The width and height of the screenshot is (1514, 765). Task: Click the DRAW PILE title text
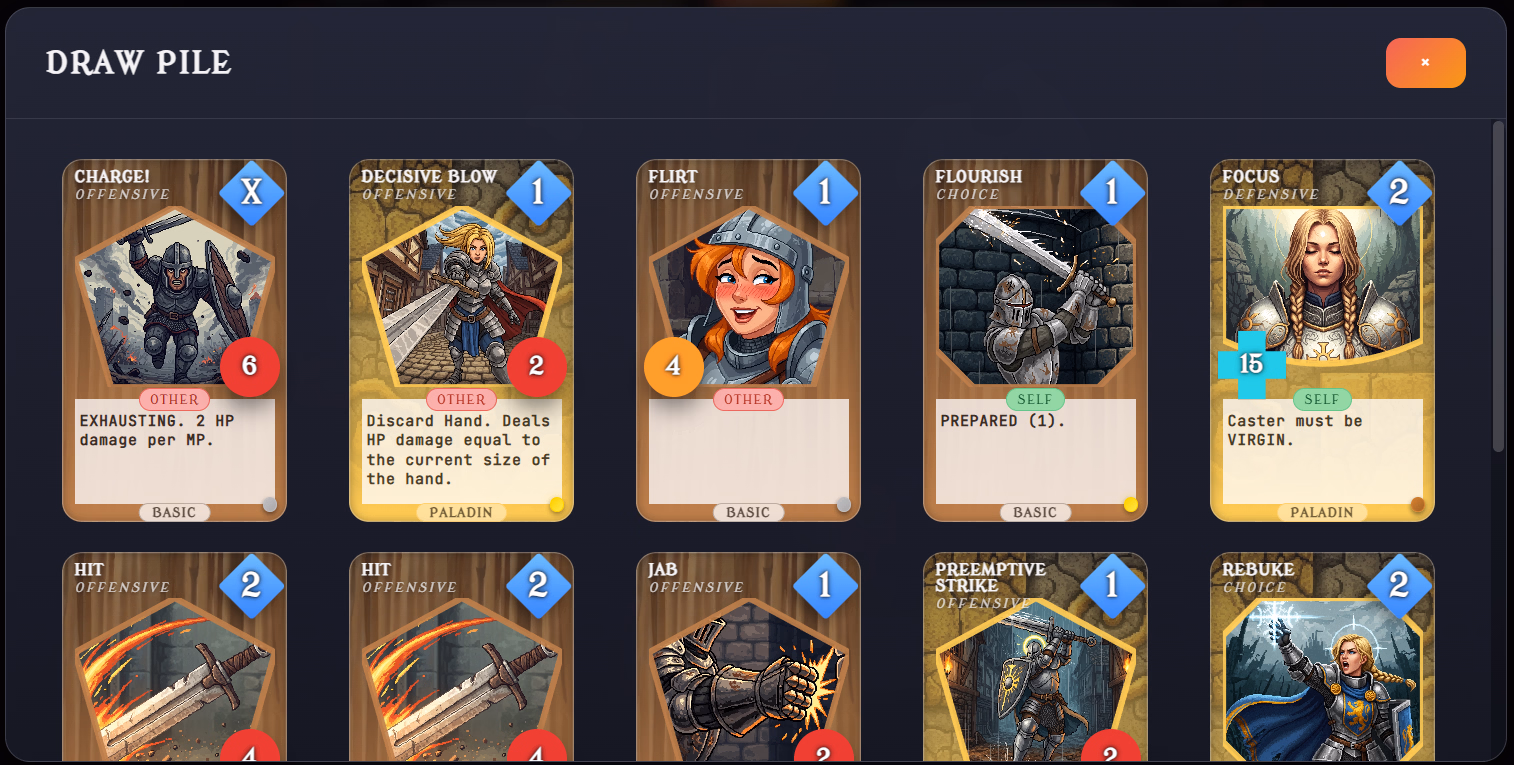[x=137, y=63]
